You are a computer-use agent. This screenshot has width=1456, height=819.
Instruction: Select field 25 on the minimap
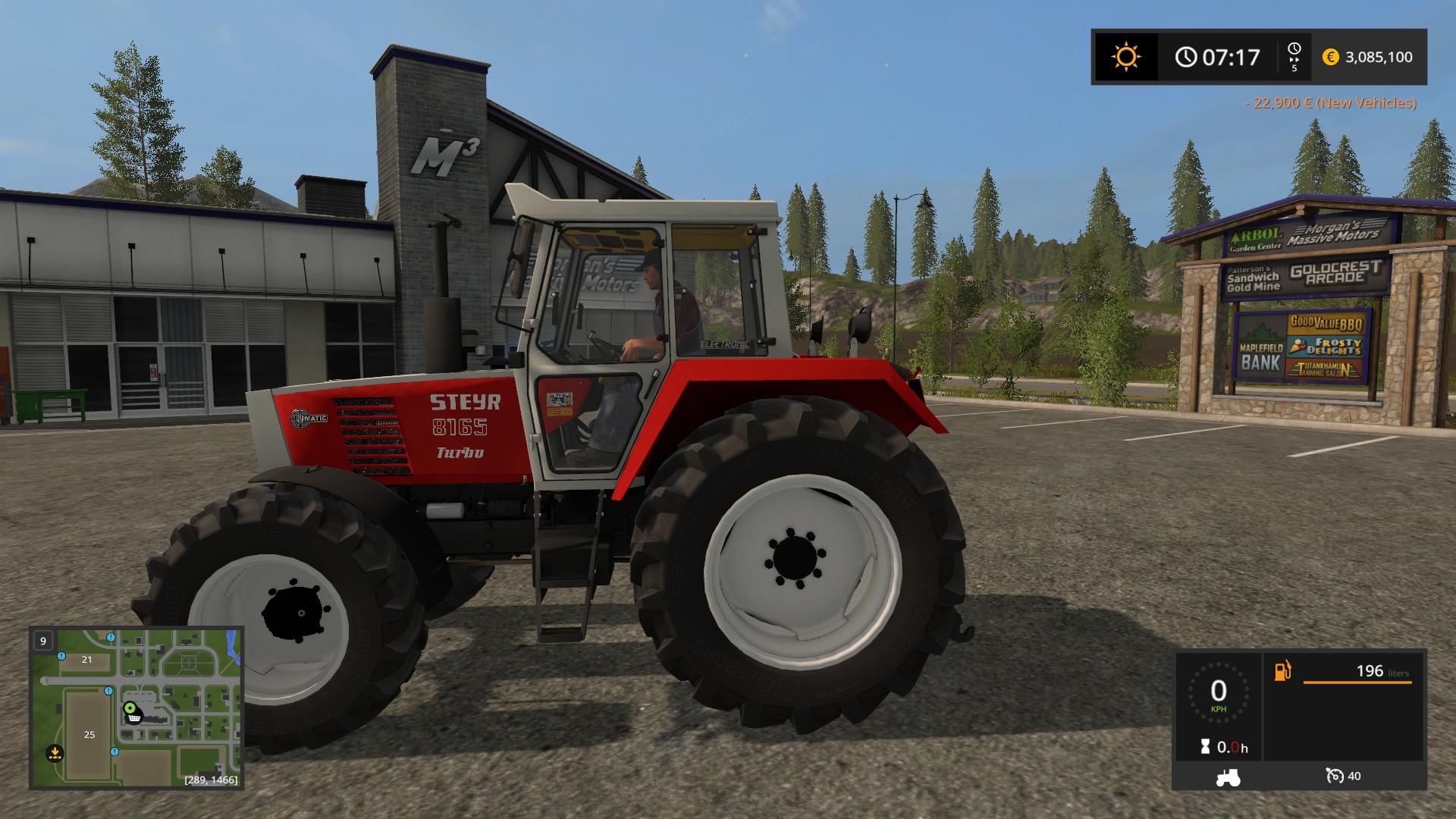(89, 735)
